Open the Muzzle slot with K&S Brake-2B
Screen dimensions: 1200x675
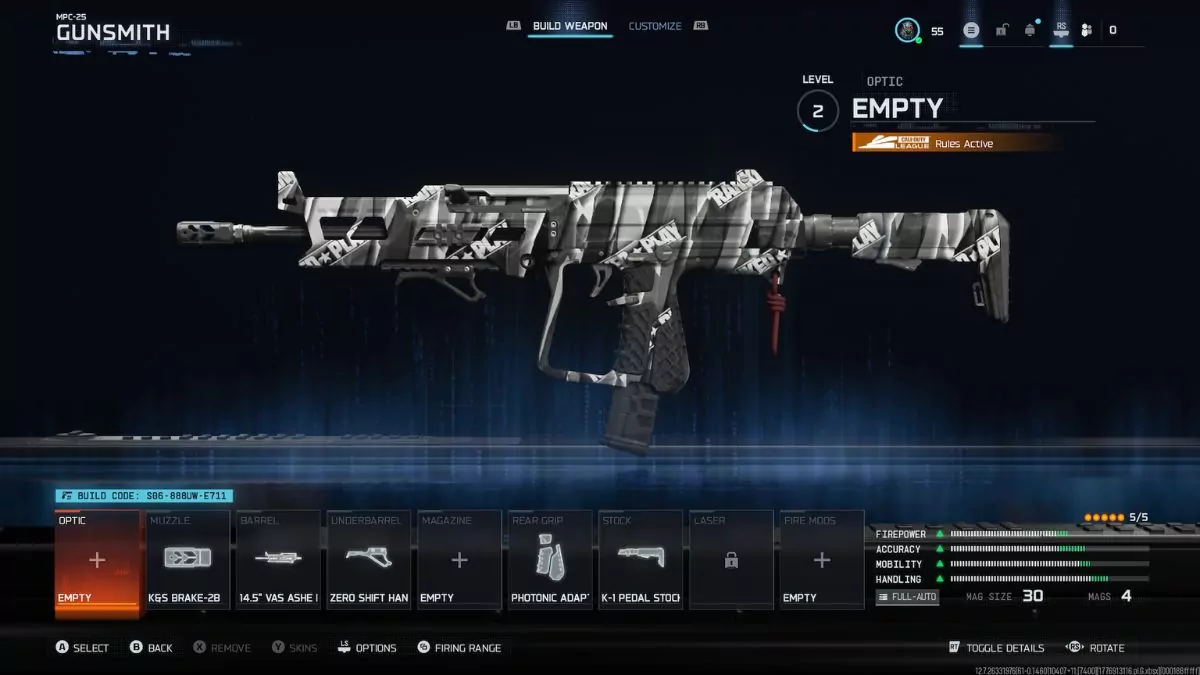(x=187, y=560)
